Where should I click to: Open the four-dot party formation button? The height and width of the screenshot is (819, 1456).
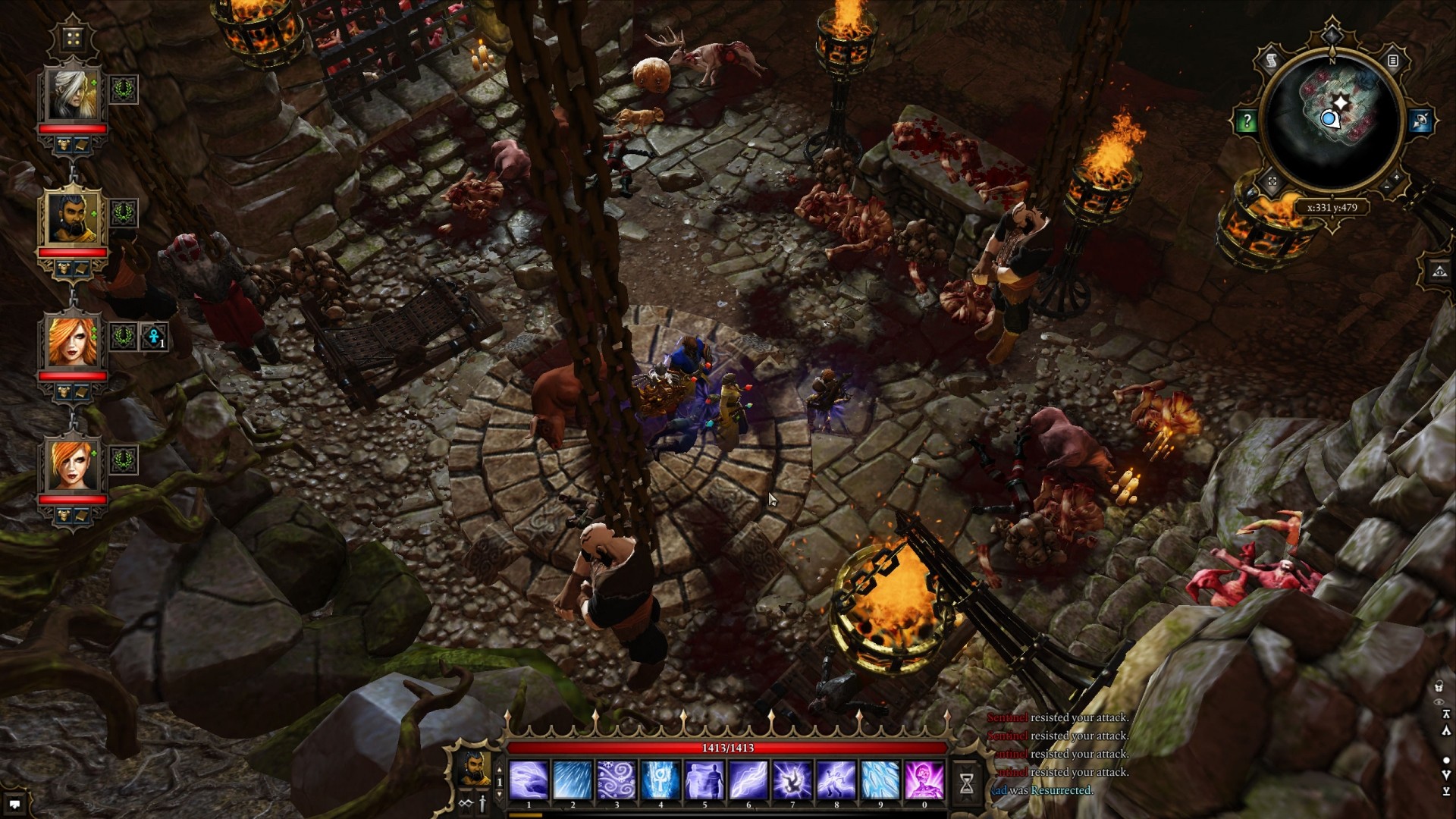click(73, 38)
